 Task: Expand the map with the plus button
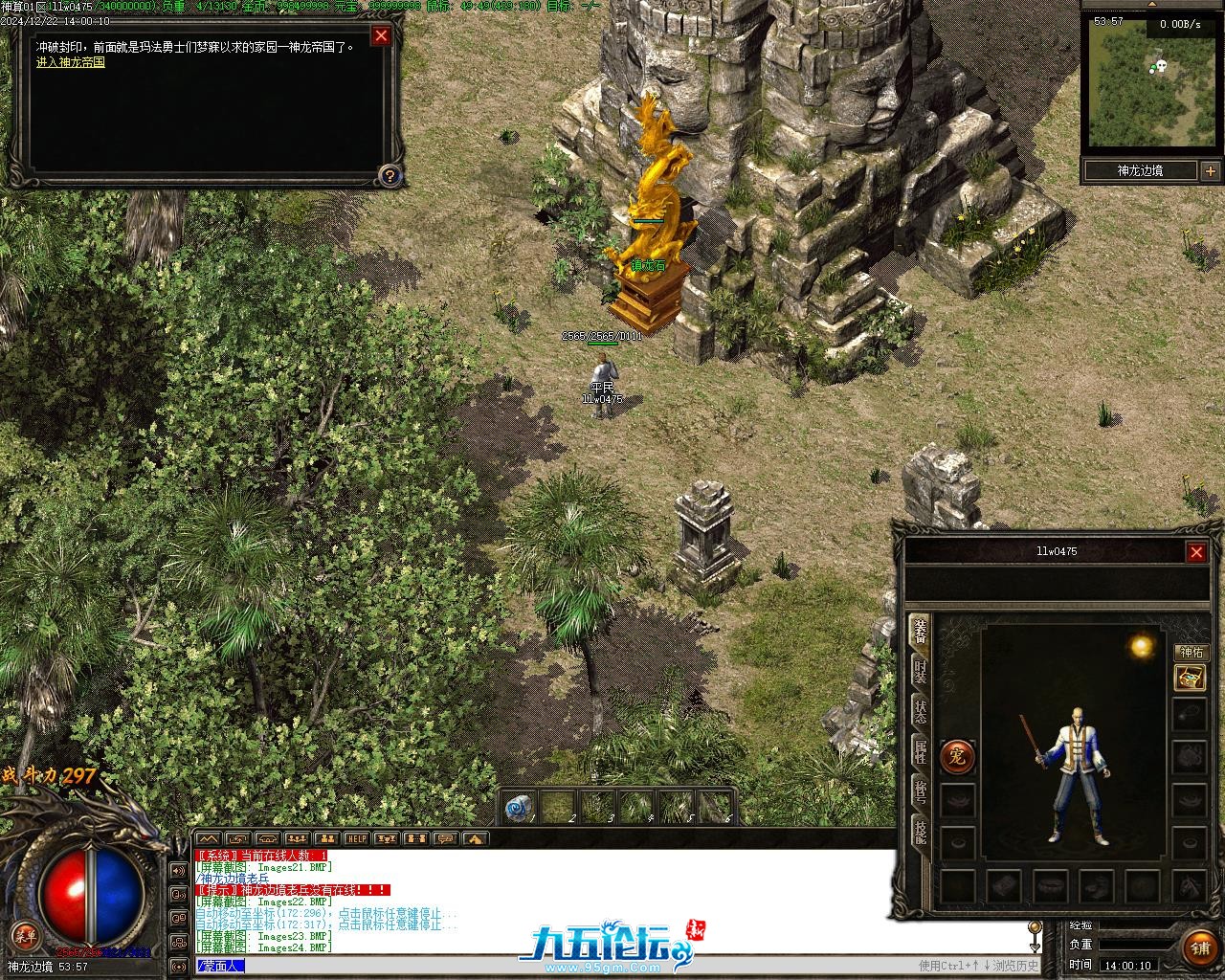click(1211, 171)
